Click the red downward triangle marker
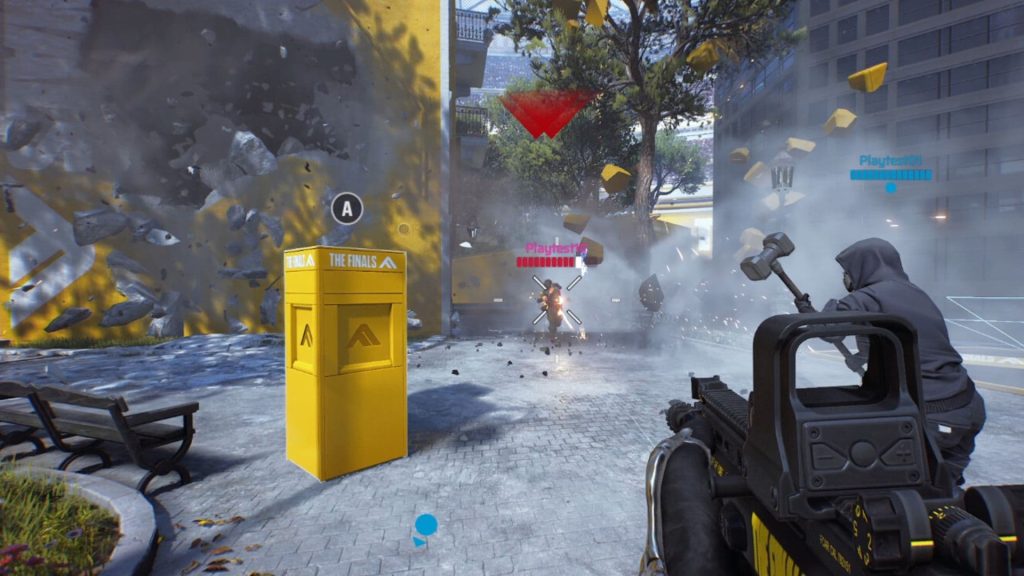1024x576 pixels. pyautogui.click(x=548, y=111)
